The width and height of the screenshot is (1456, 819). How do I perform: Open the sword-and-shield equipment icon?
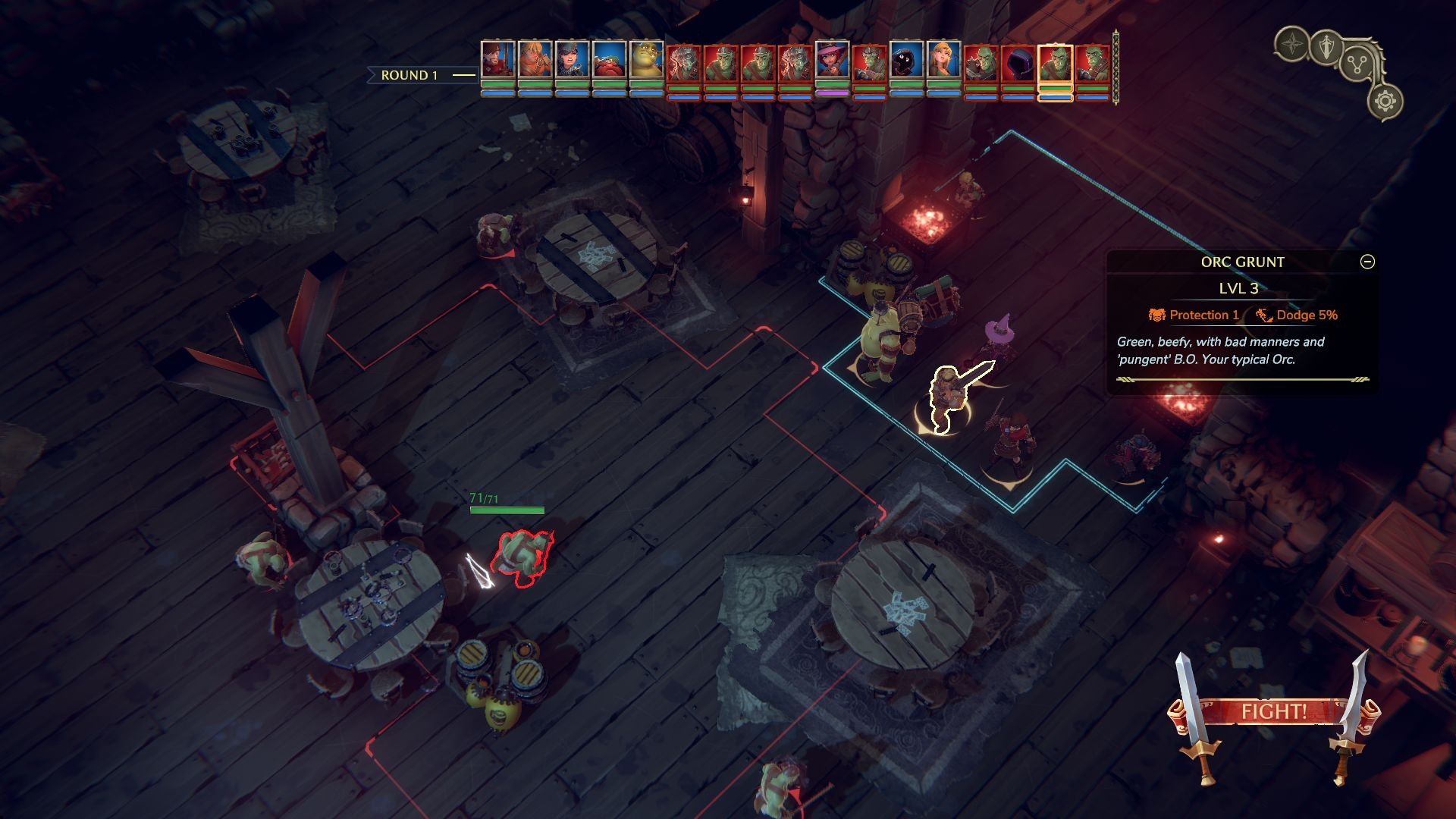tap(1326, 47)
